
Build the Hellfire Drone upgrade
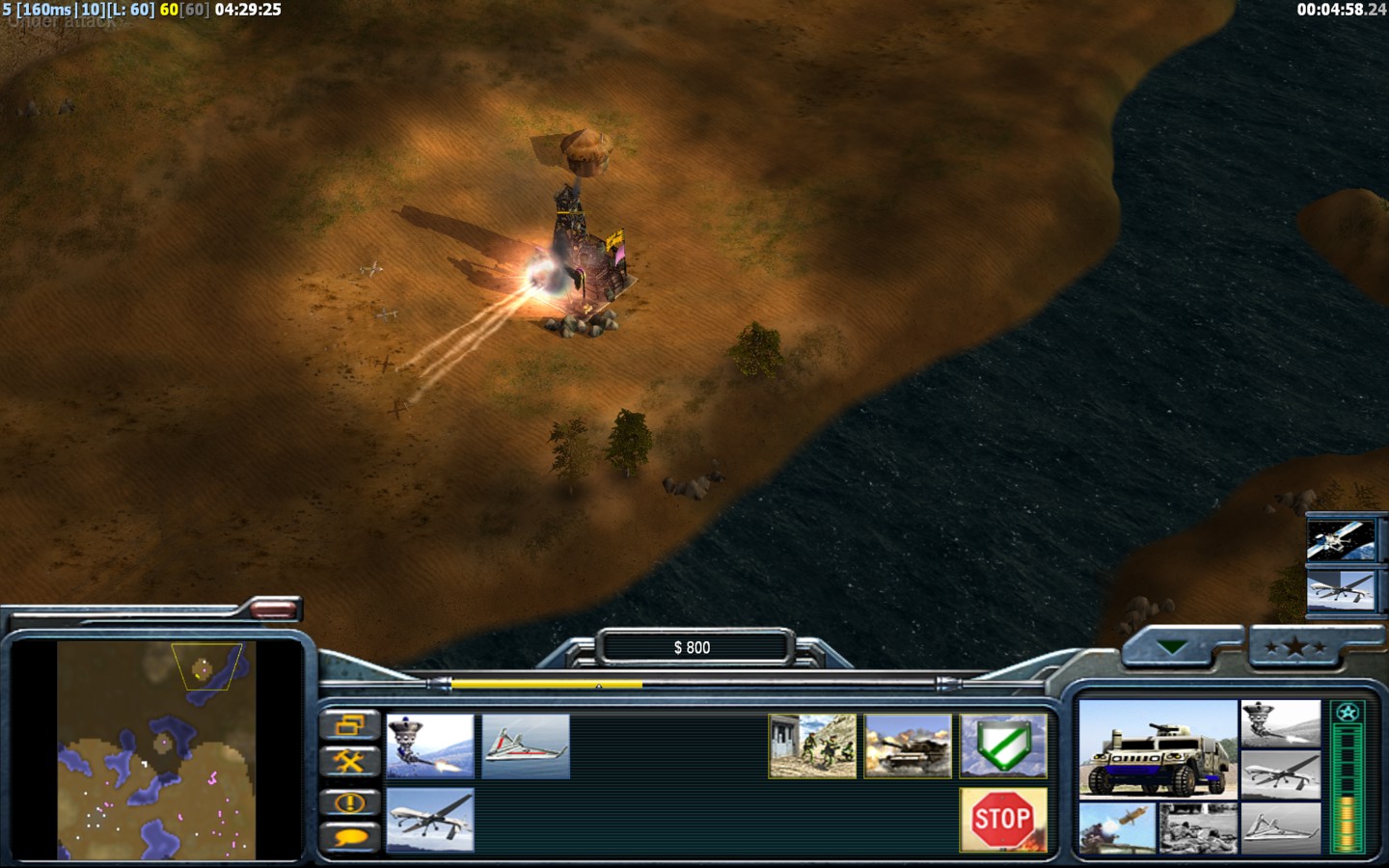click(x=430, y=820)
